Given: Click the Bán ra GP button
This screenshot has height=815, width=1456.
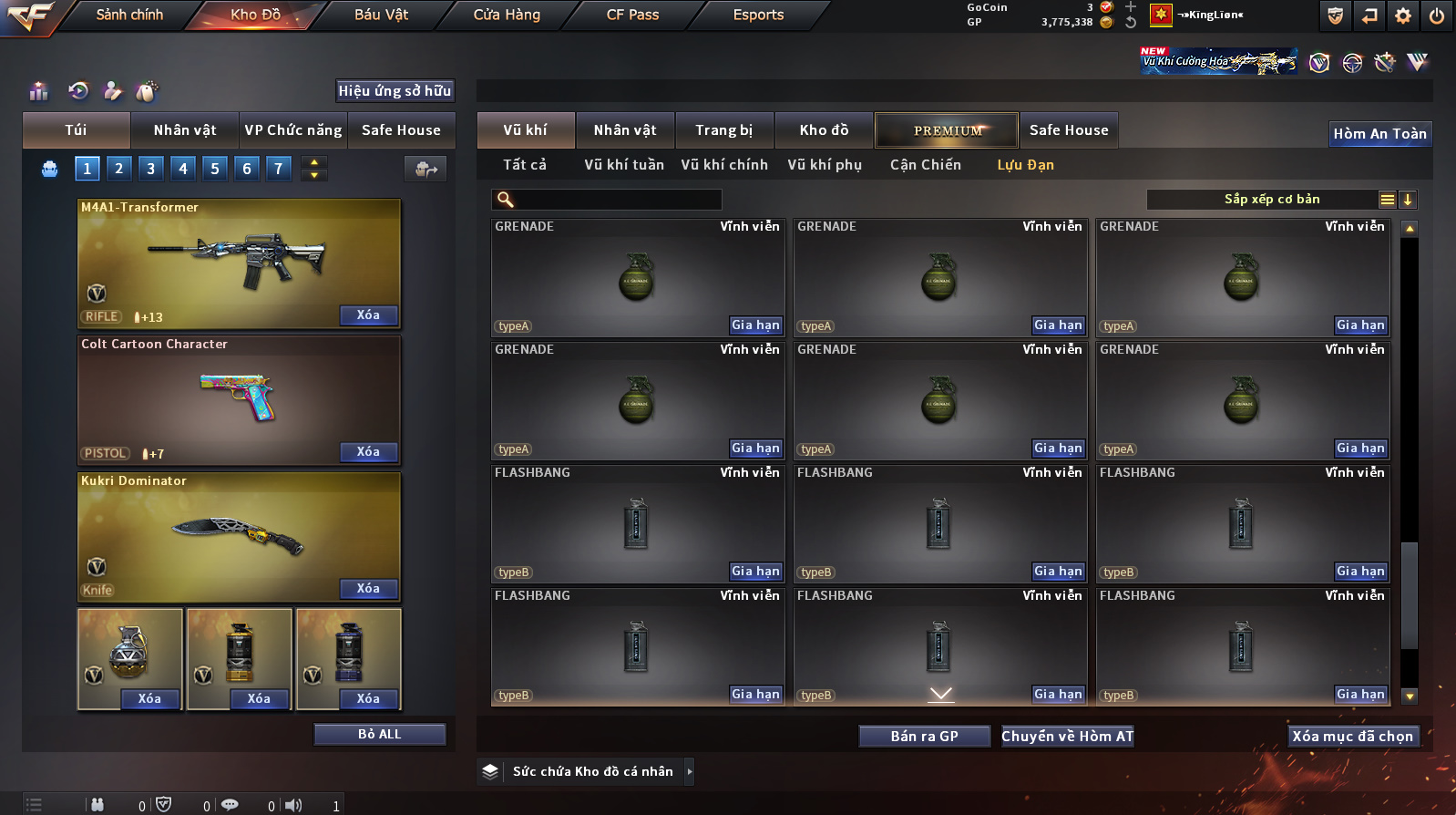Looking at the screenshot, I should pyautogui.click(x=924, y=737).
